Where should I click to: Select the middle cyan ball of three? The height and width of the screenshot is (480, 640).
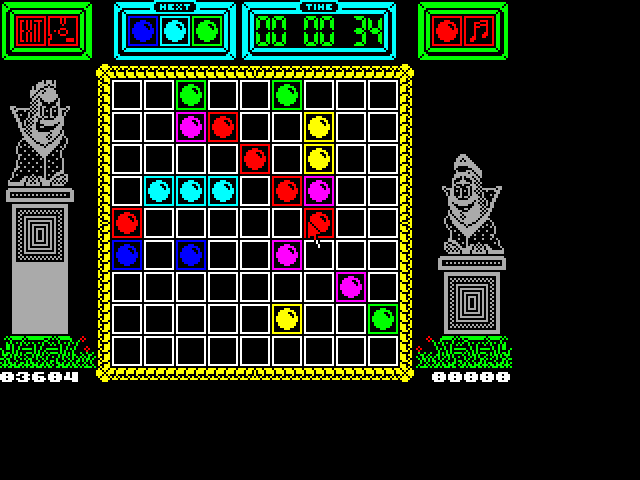[x=191, y=190]
